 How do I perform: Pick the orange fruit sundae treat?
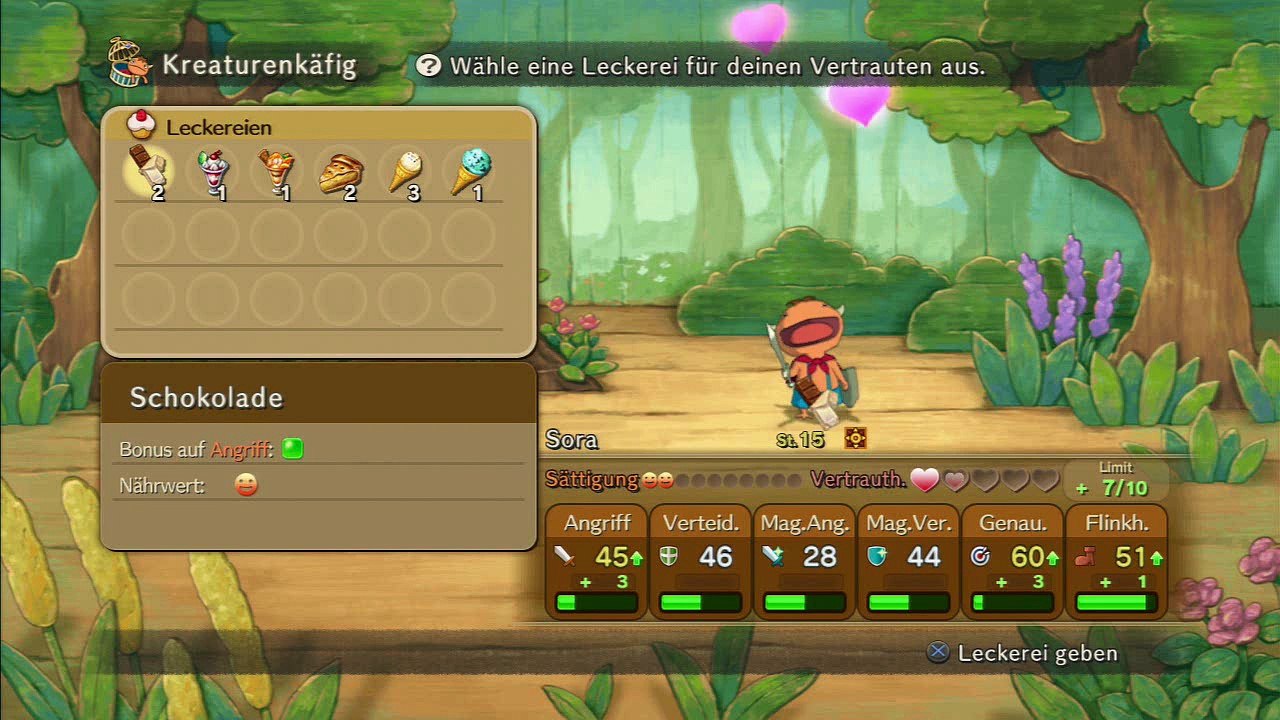(277, 172)
